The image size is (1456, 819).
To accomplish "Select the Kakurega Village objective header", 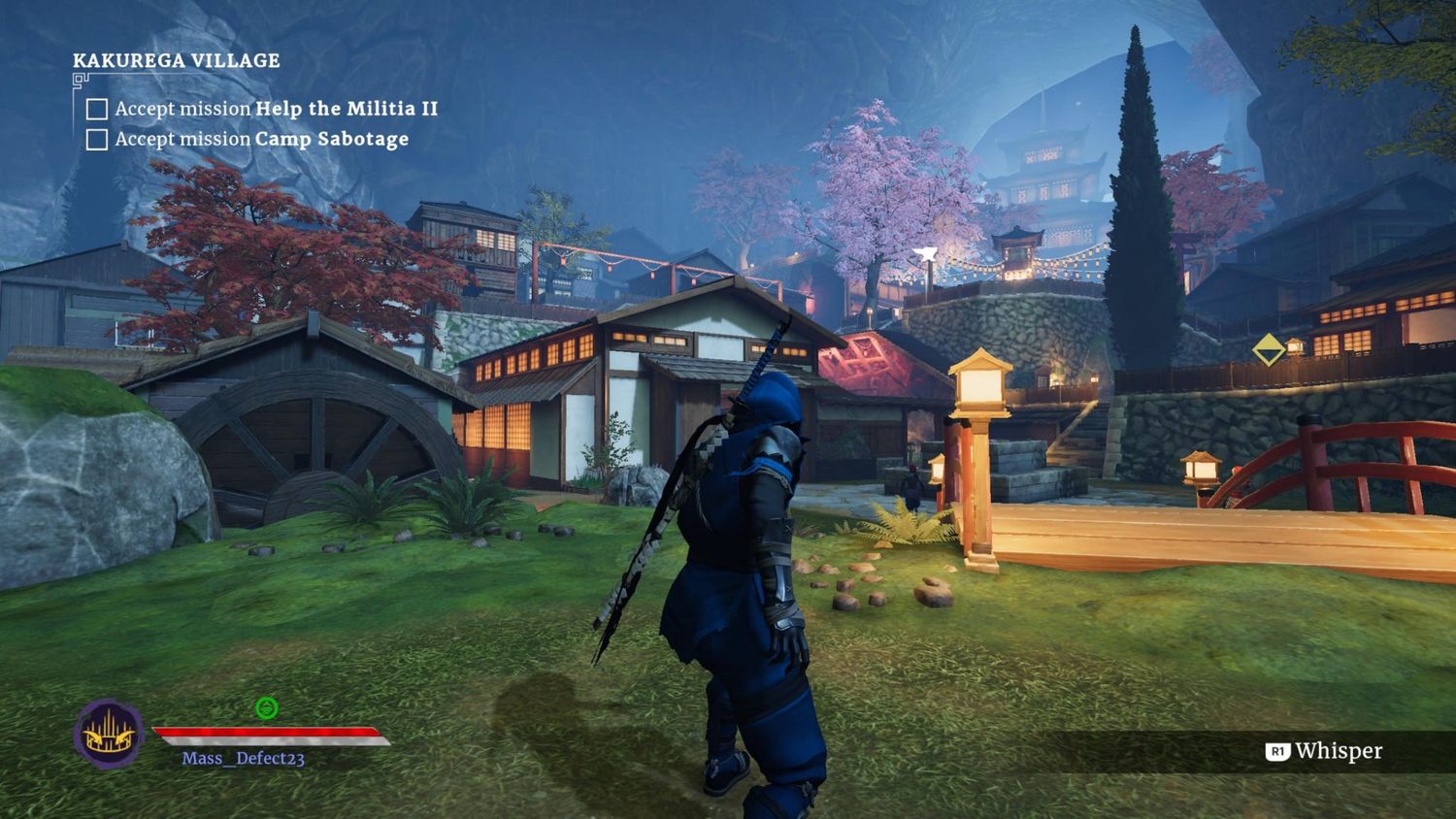I will pos(176,60).
